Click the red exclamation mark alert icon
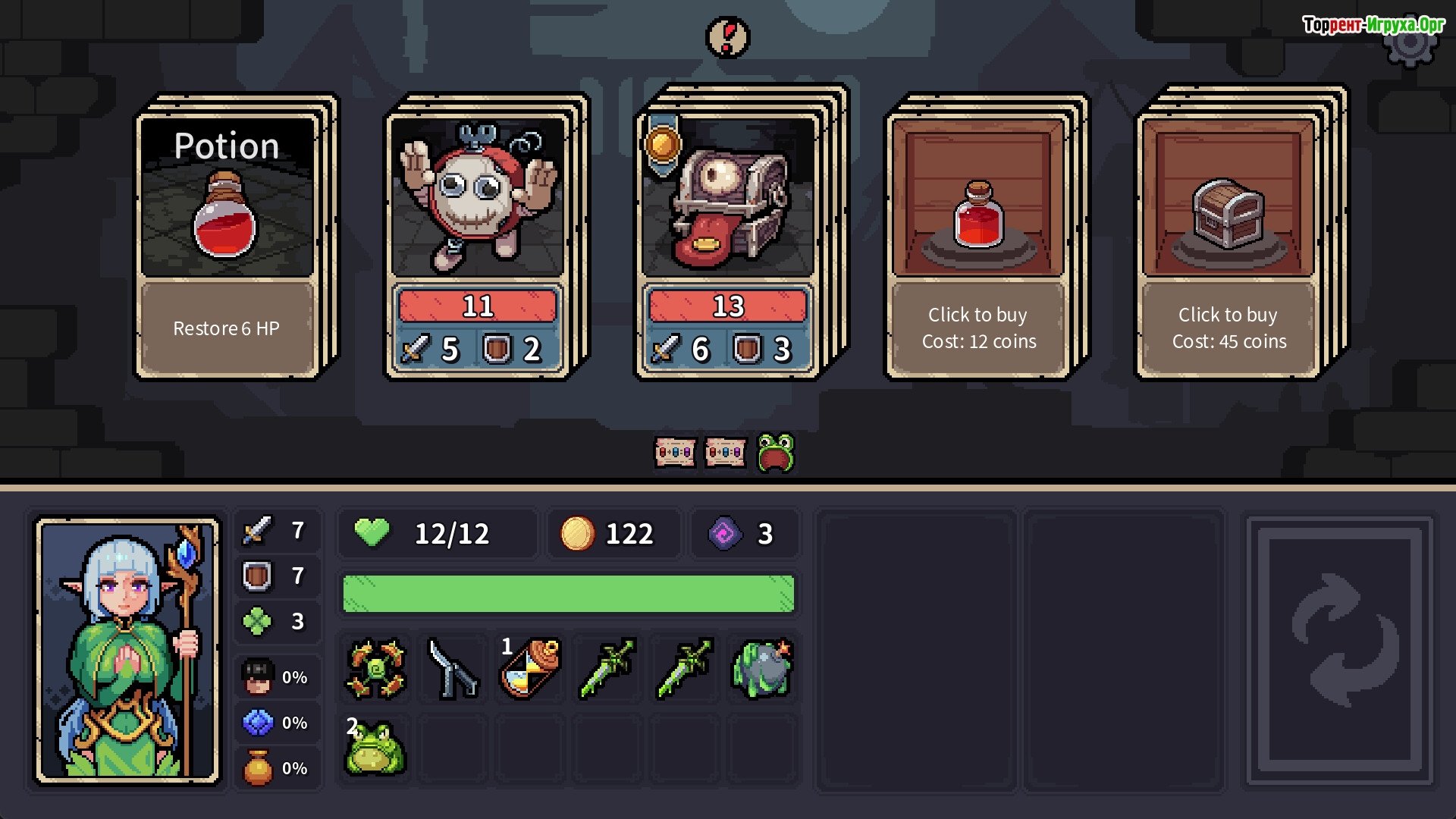Viewport: 1456px width, 819px height. pyautogui.click(x=728, y=37)
